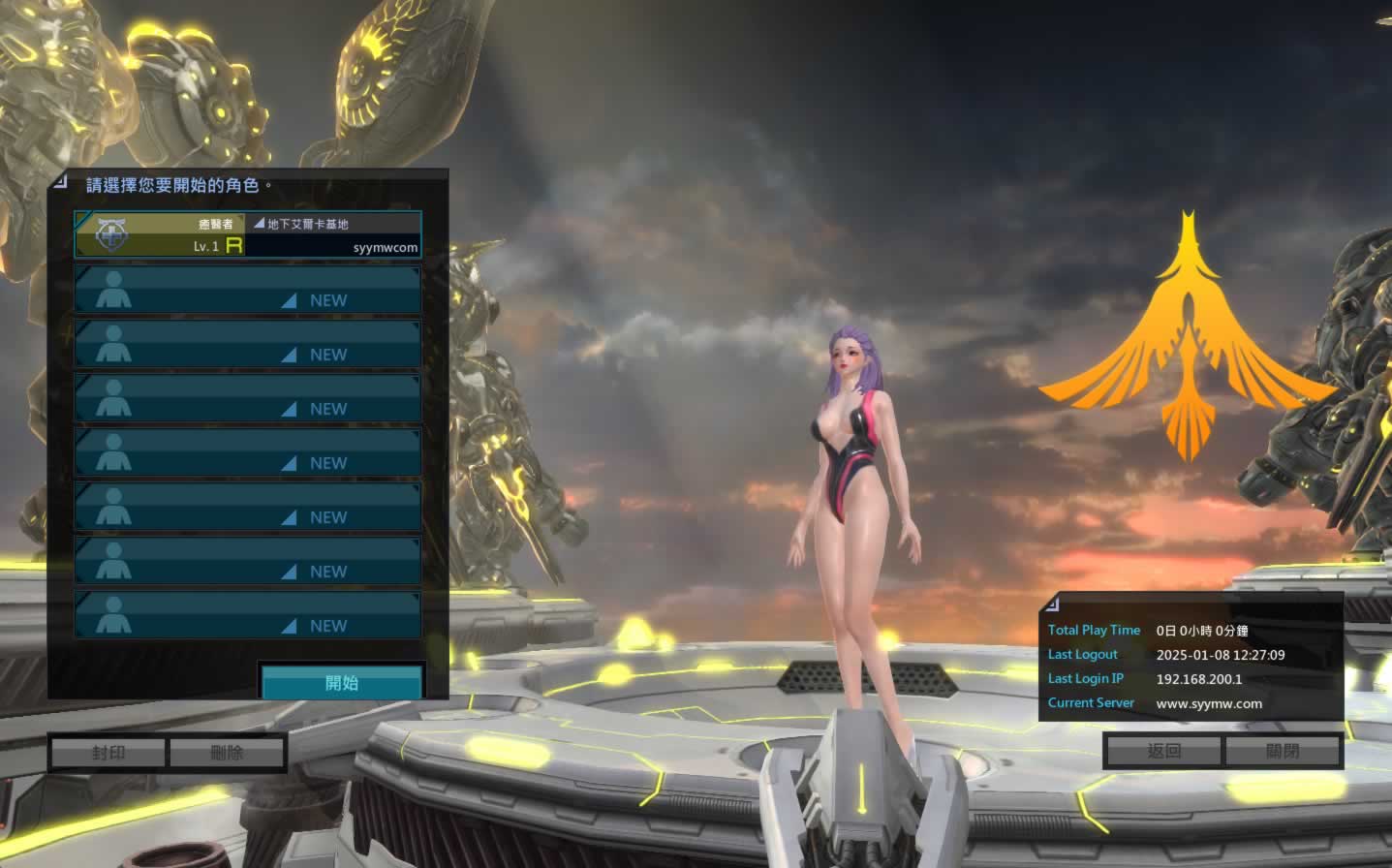1392x868 pixels.
Task: Click the 開始 start button
Action: (342, 683)
